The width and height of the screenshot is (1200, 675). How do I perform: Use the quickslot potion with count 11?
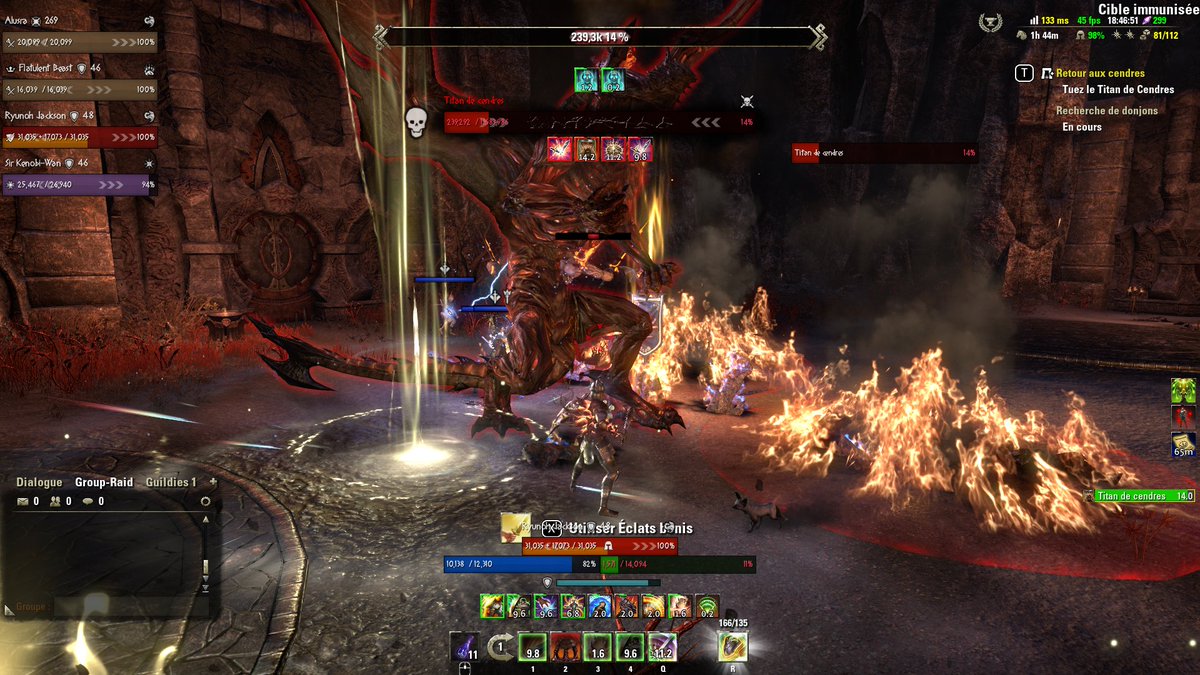[464, 647]
